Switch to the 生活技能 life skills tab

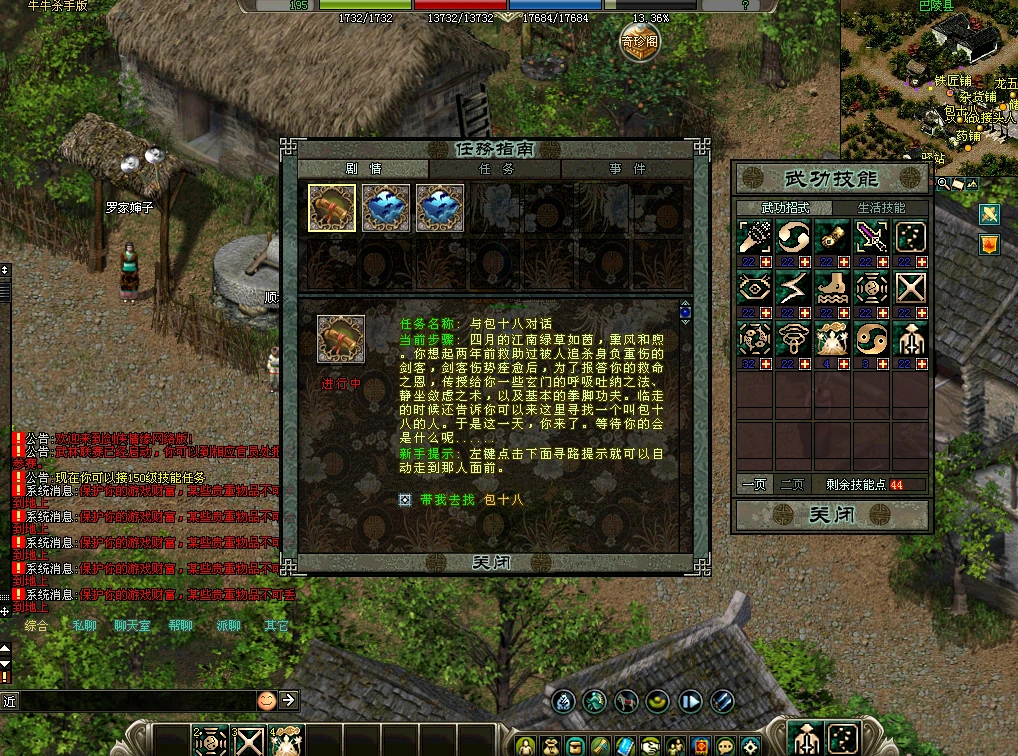(x=881, y=208)
